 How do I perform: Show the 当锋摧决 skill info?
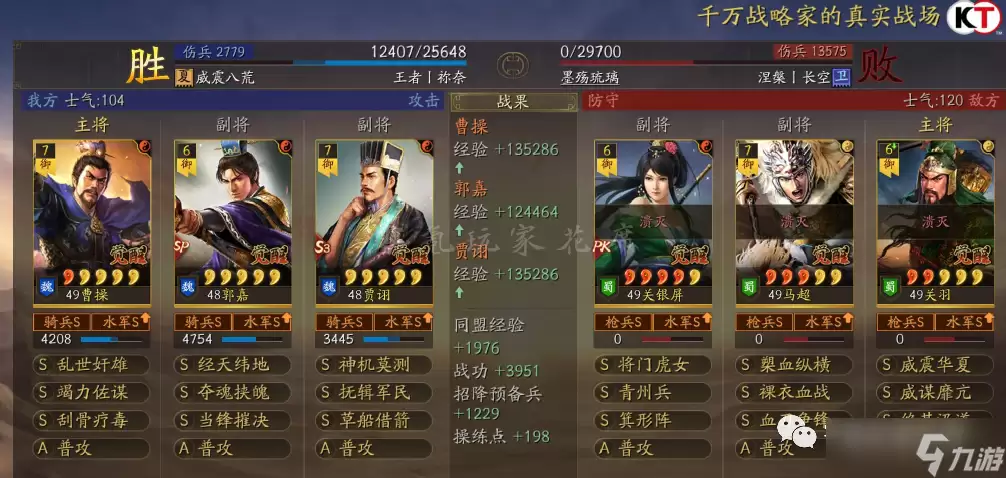click(x=232, y=421)
